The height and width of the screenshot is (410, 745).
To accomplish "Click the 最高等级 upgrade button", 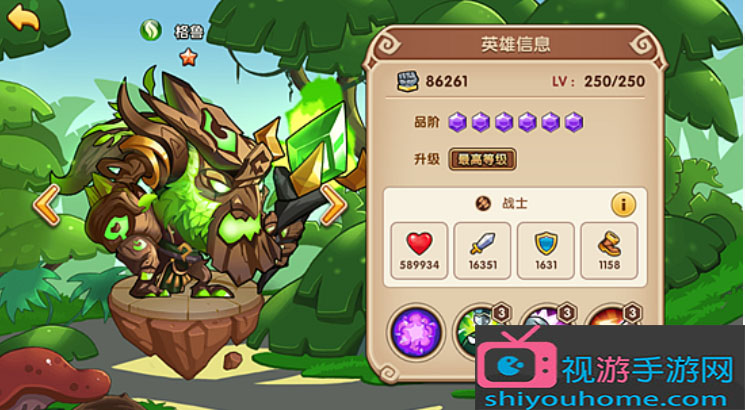I will tap(482, 158).
